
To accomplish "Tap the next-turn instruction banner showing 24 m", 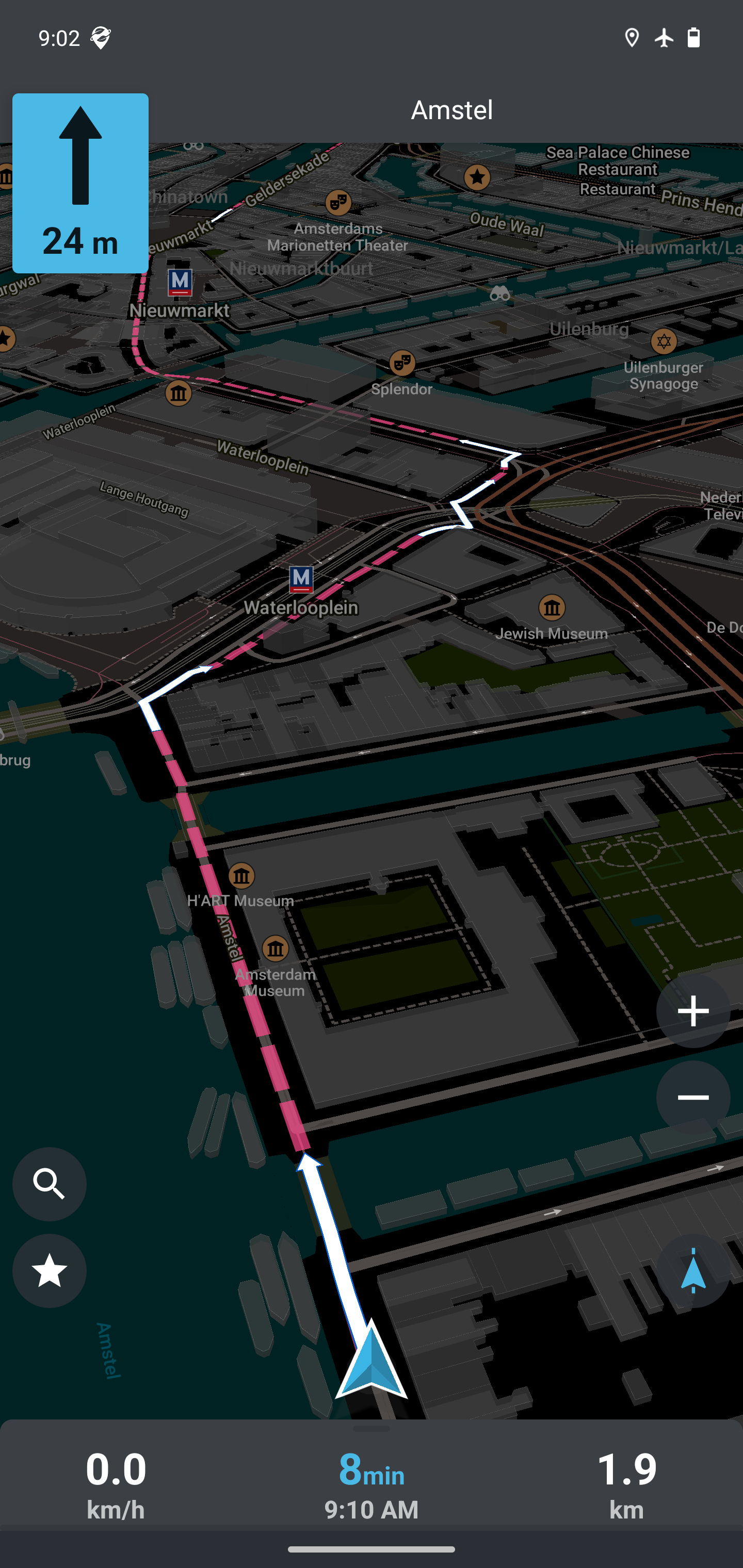I will tap(80, 182).
